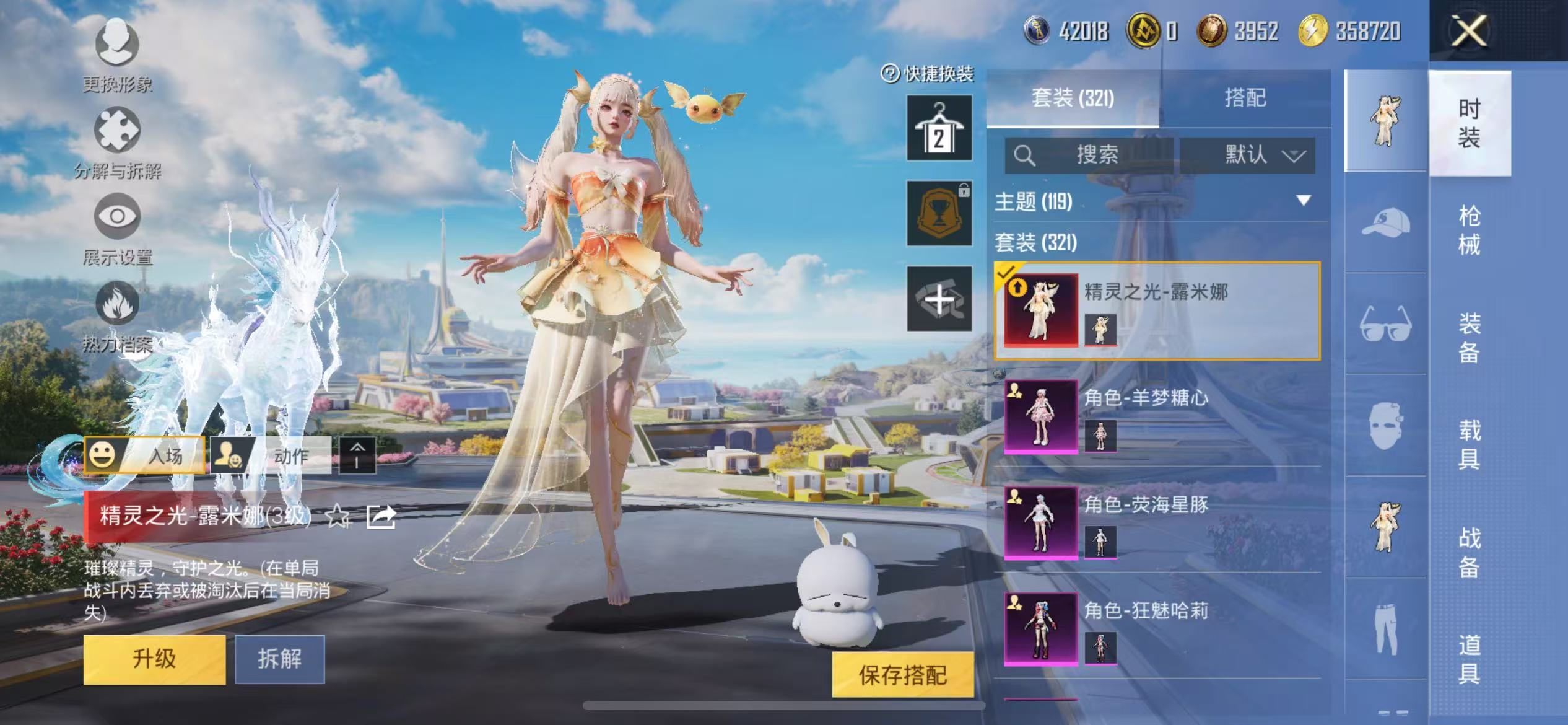Select the 动作 action button
This screenshot has width=1568, height=725.
[271, 455]
